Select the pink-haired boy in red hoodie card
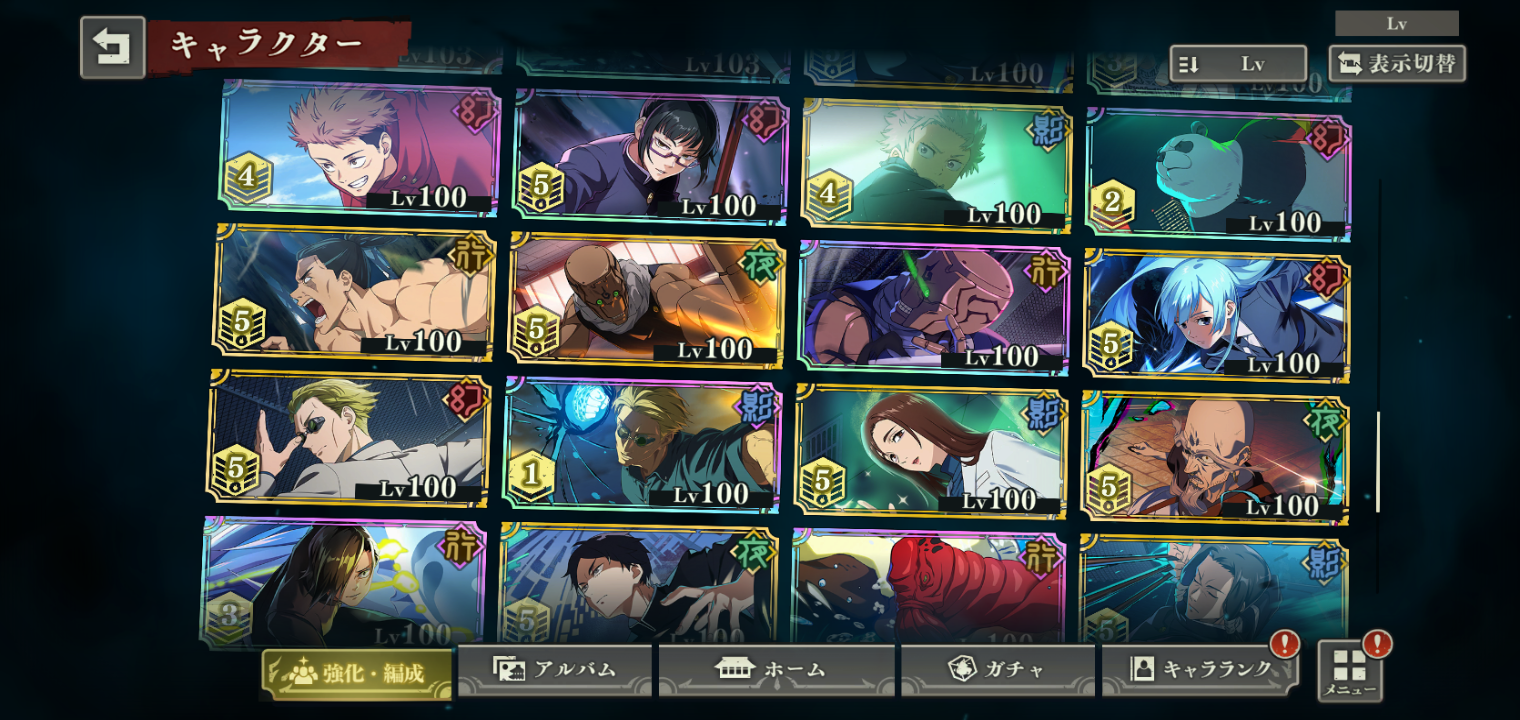Screen dimensions: 1520x720 (x=358, y=146)
